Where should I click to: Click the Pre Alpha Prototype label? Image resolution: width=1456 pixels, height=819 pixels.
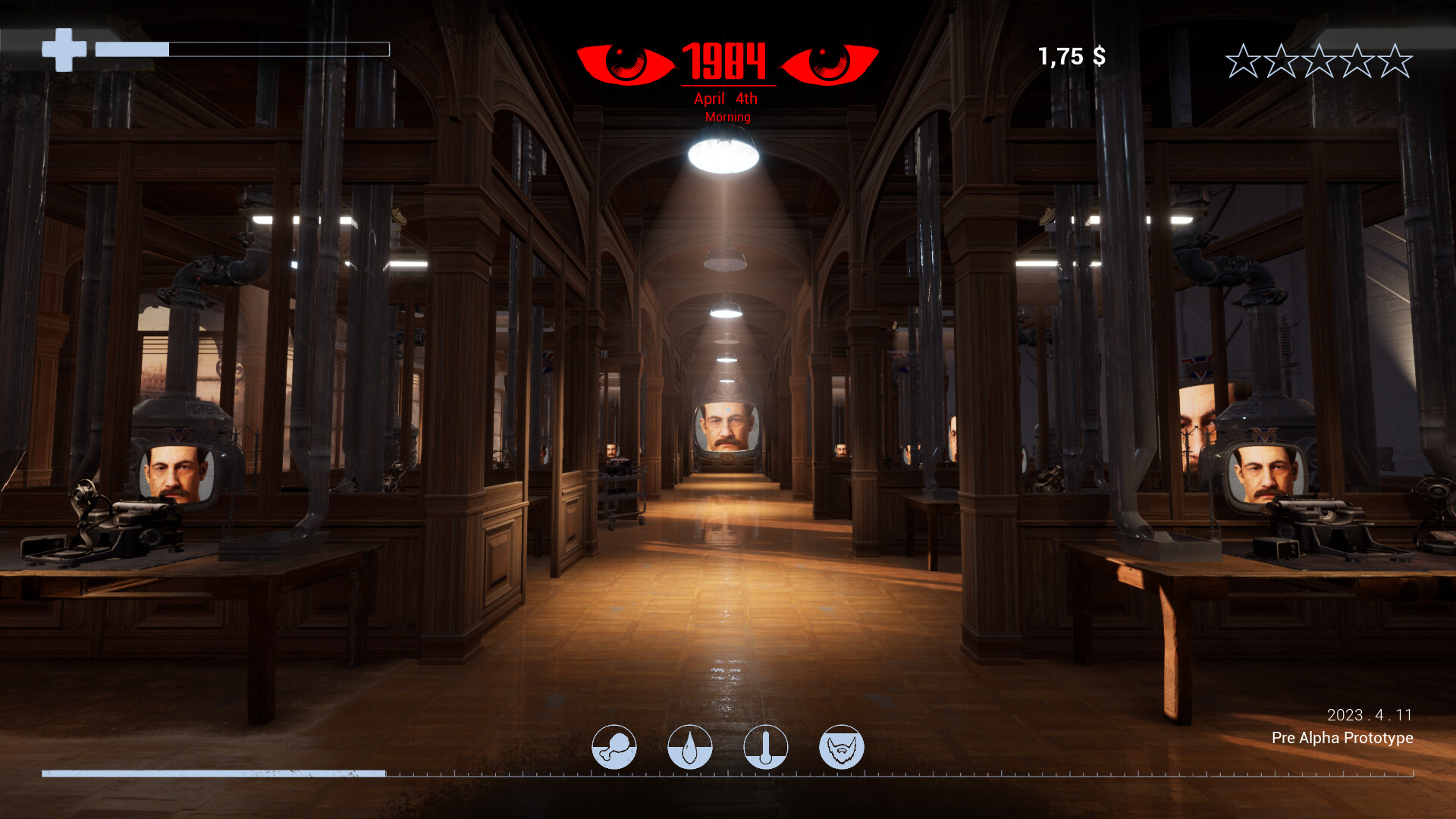(1342, 738)
